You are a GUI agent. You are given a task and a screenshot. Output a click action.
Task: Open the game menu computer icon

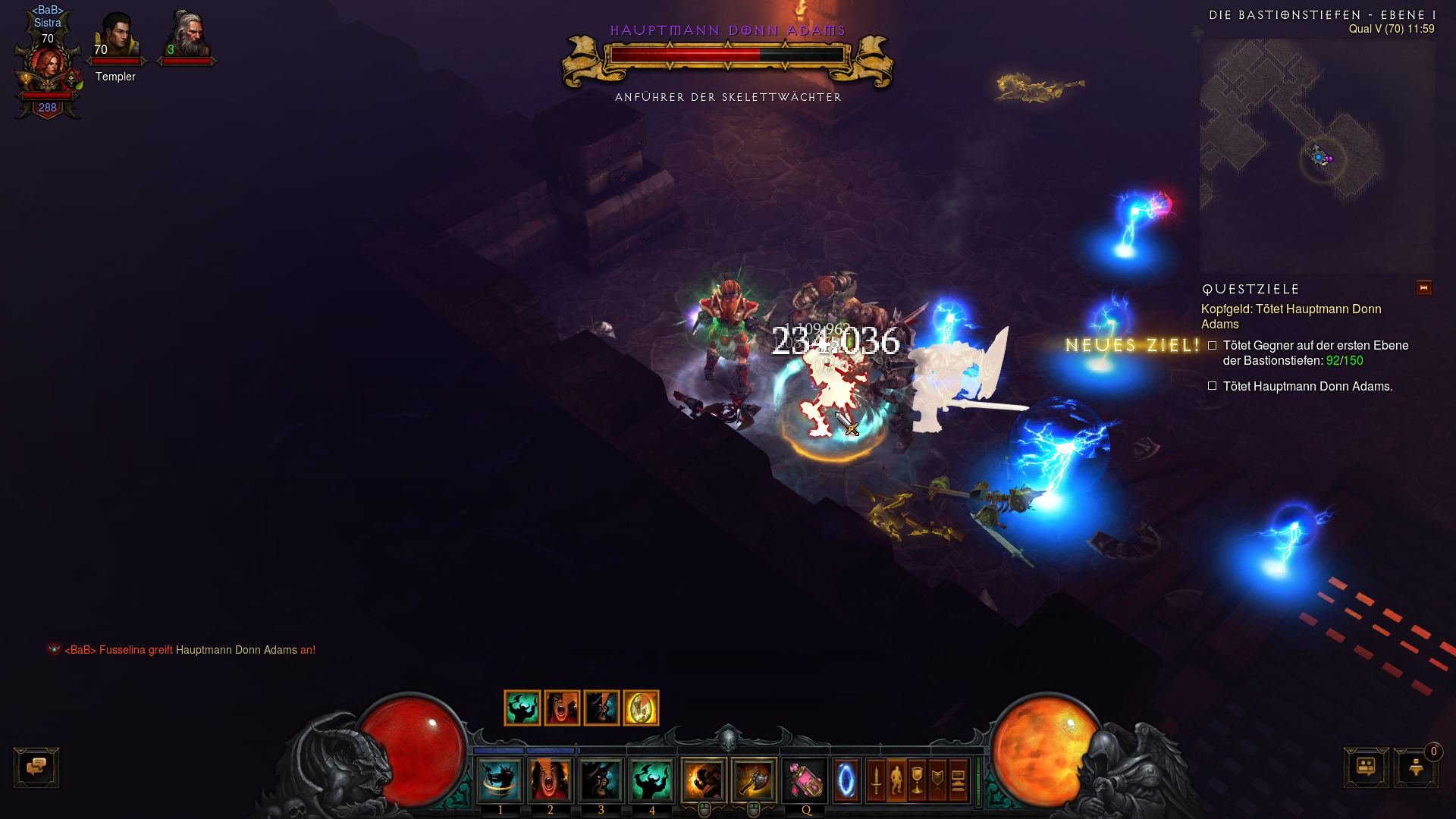pos(958,780)
